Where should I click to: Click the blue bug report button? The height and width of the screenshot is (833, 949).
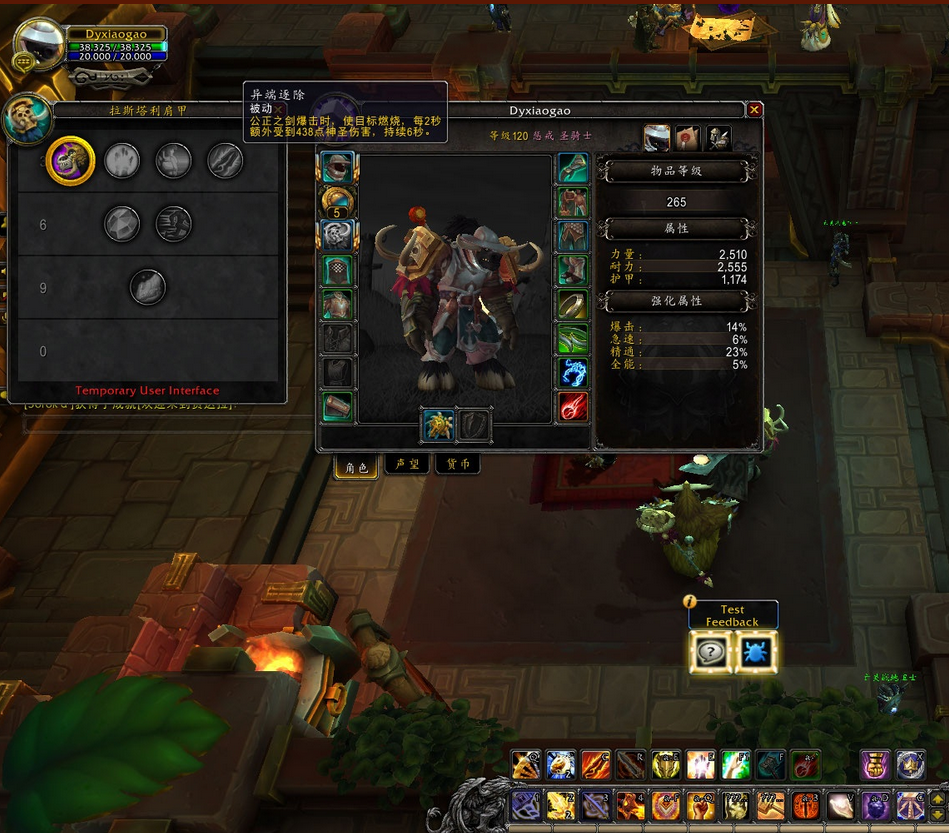pos(754,652)
